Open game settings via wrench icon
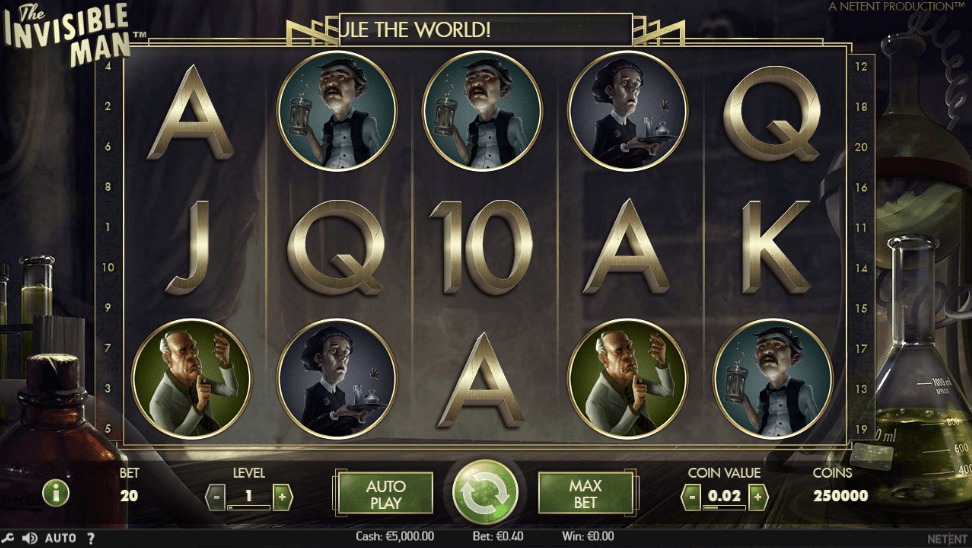The image size is (972, 548). (x=8, y=538)
